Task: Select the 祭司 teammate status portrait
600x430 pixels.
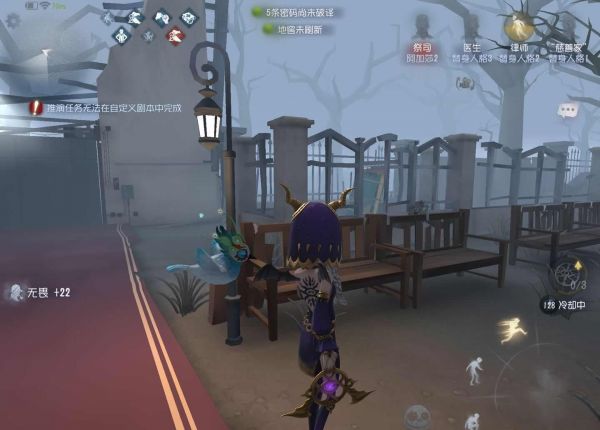Action: coord(422,42)
